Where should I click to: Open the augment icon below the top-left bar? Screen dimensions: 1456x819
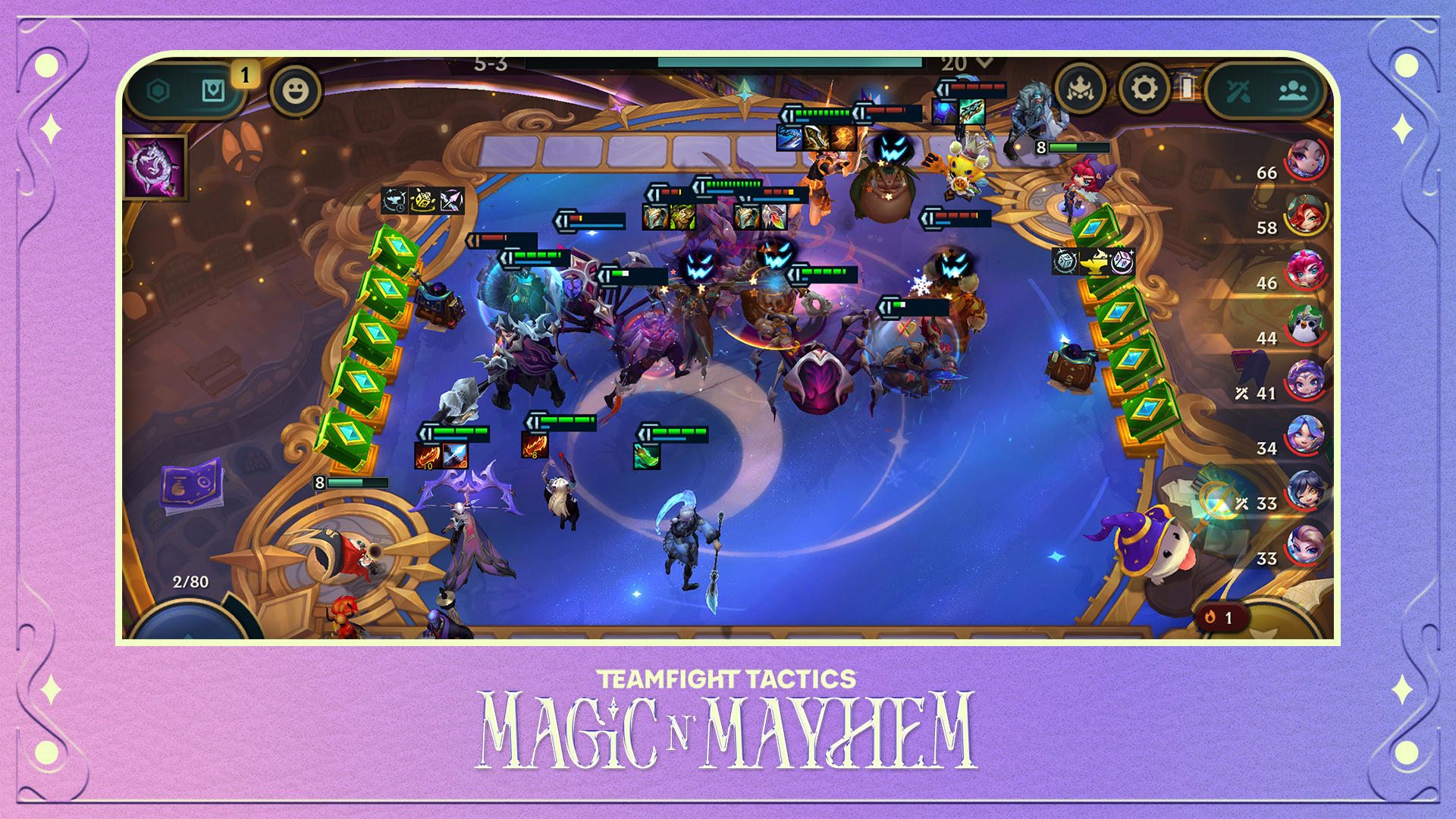(x=155, y=168)
